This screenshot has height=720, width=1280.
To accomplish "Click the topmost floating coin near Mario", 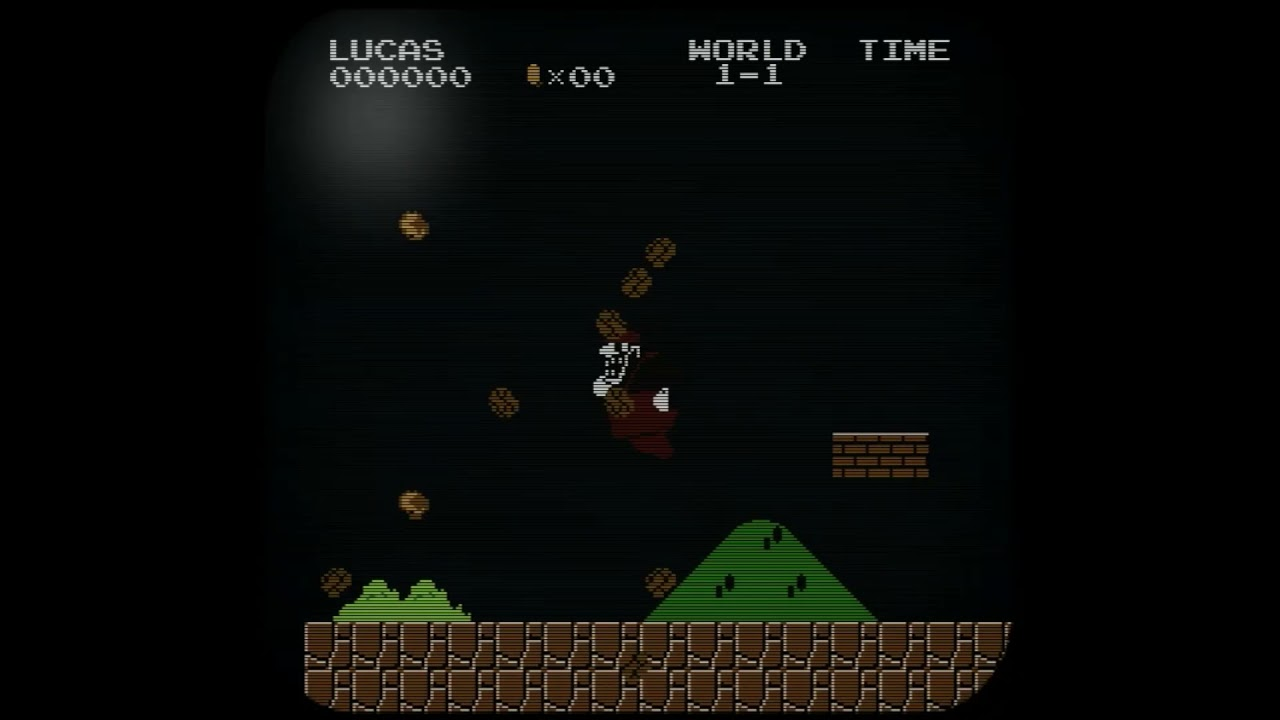I will [659, 249].
